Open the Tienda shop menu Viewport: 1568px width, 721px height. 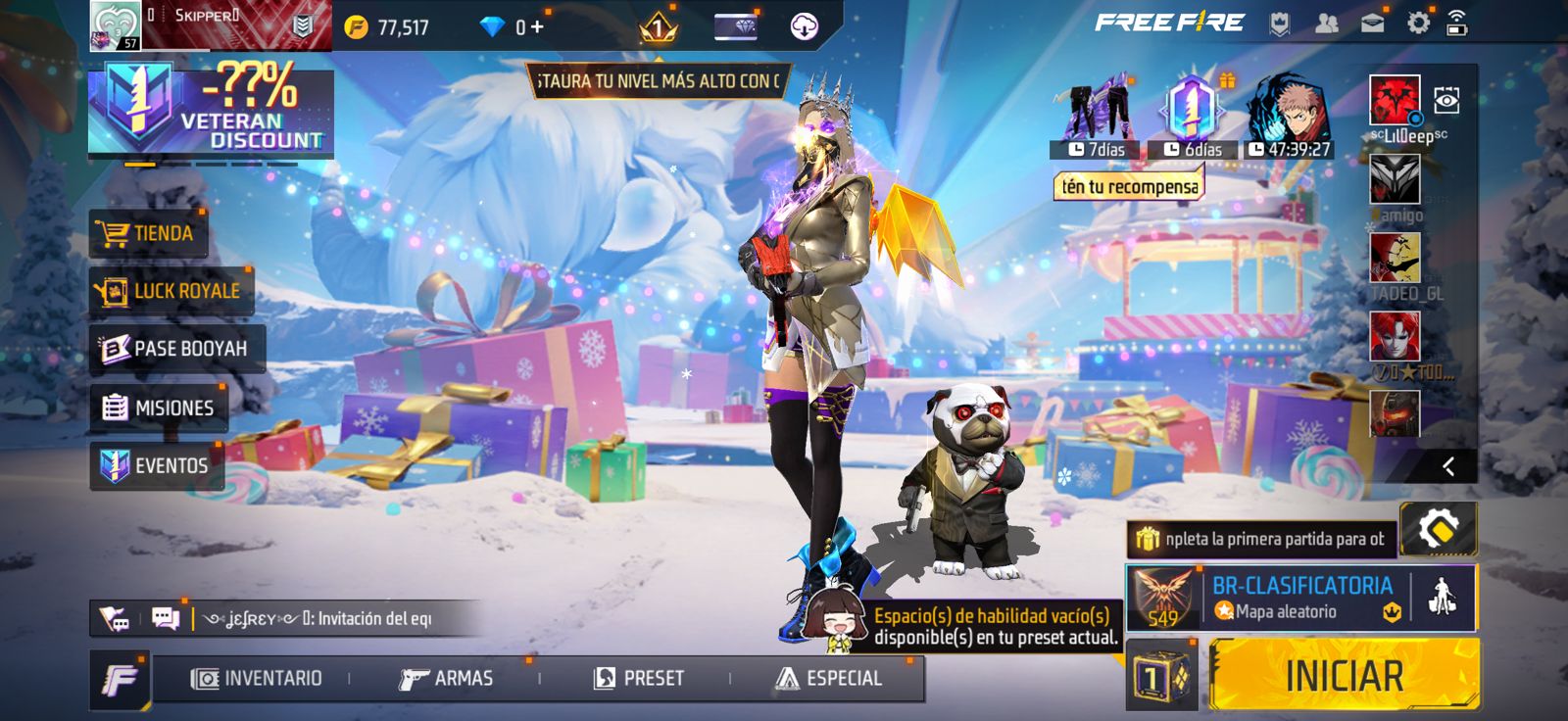click(x=148, y=234)
